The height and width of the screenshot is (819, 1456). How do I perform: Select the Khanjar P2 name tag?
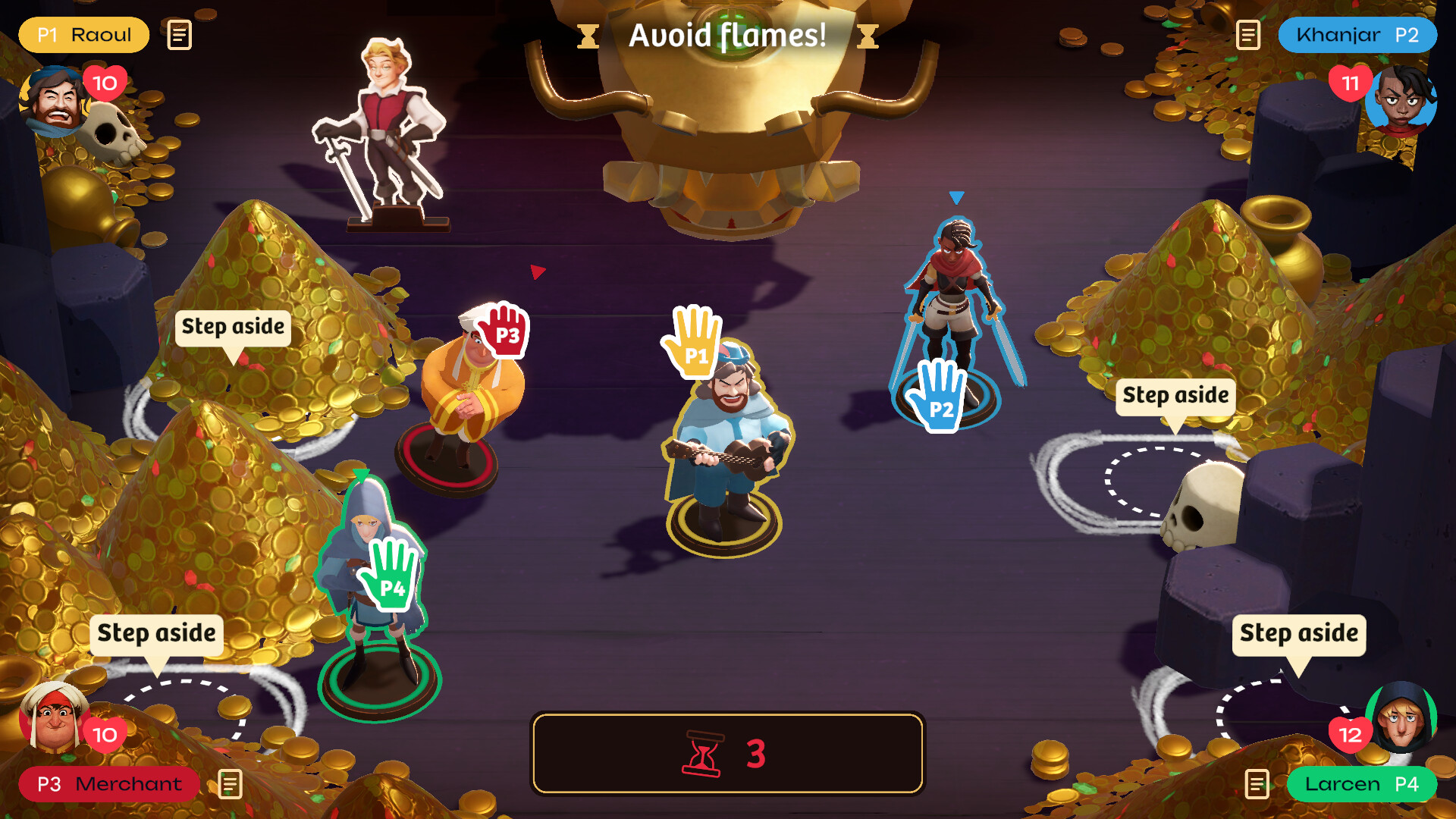click(1357, 35)
